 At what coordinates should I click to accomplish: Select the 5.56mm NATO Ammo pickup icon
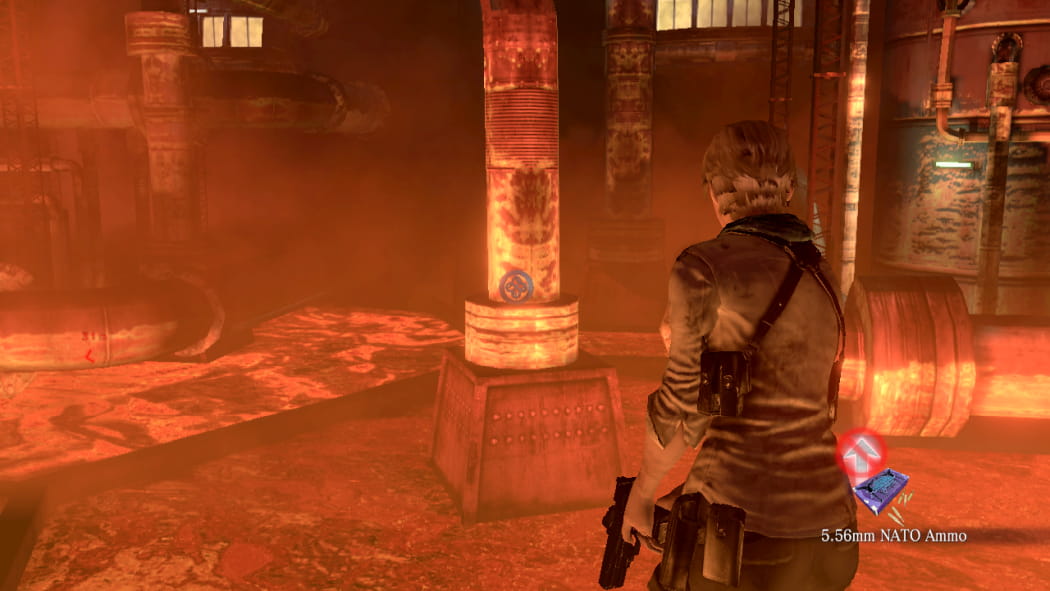tap(881, 492)
